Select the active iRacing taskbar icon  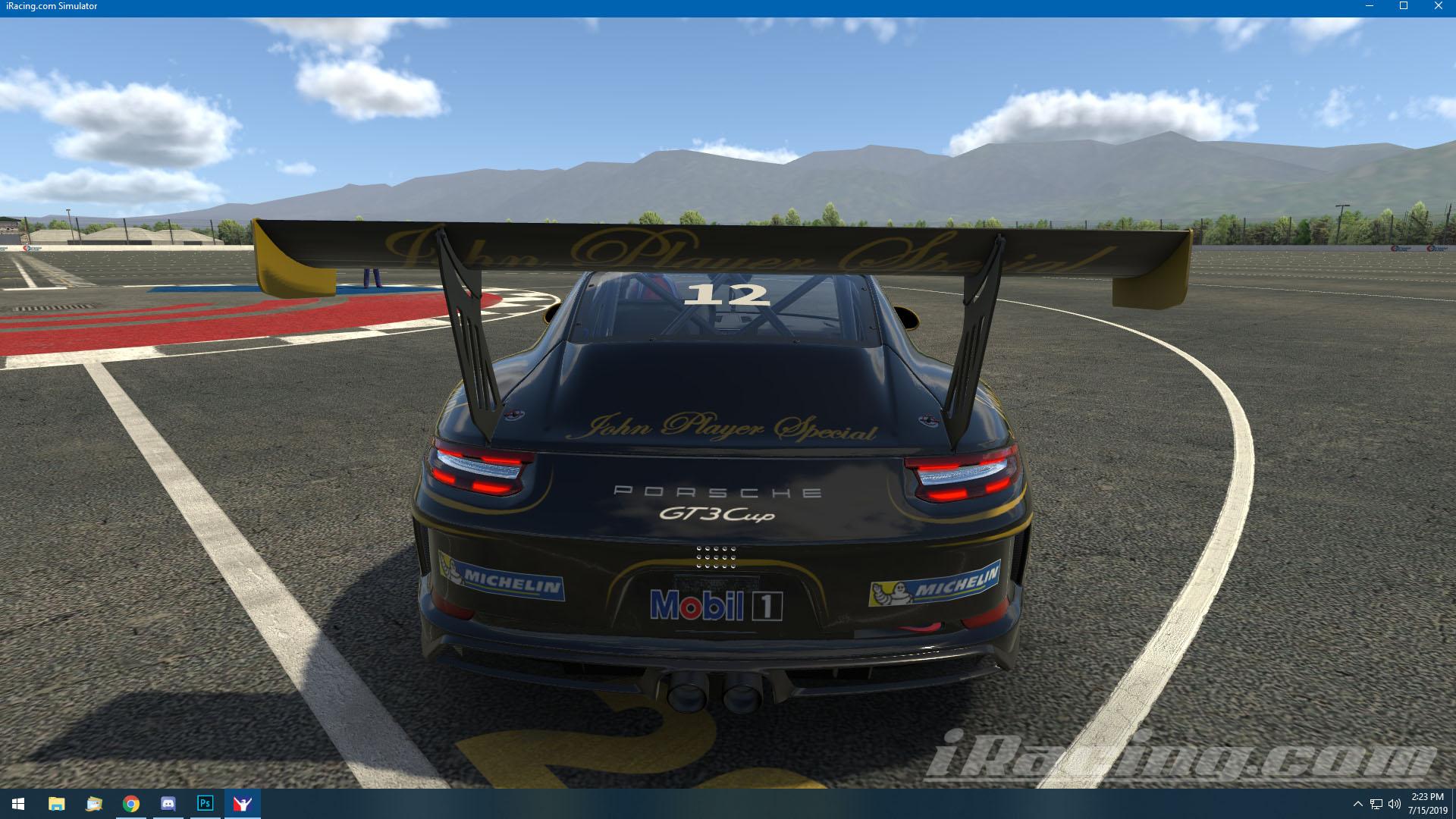242,804
